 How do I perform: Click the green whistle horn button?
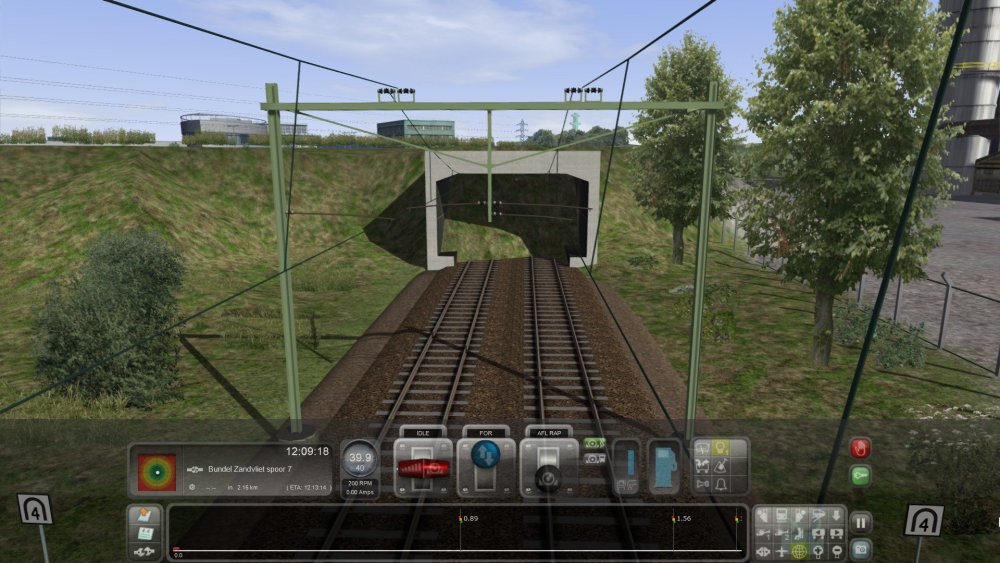click(x=860, y=476)
